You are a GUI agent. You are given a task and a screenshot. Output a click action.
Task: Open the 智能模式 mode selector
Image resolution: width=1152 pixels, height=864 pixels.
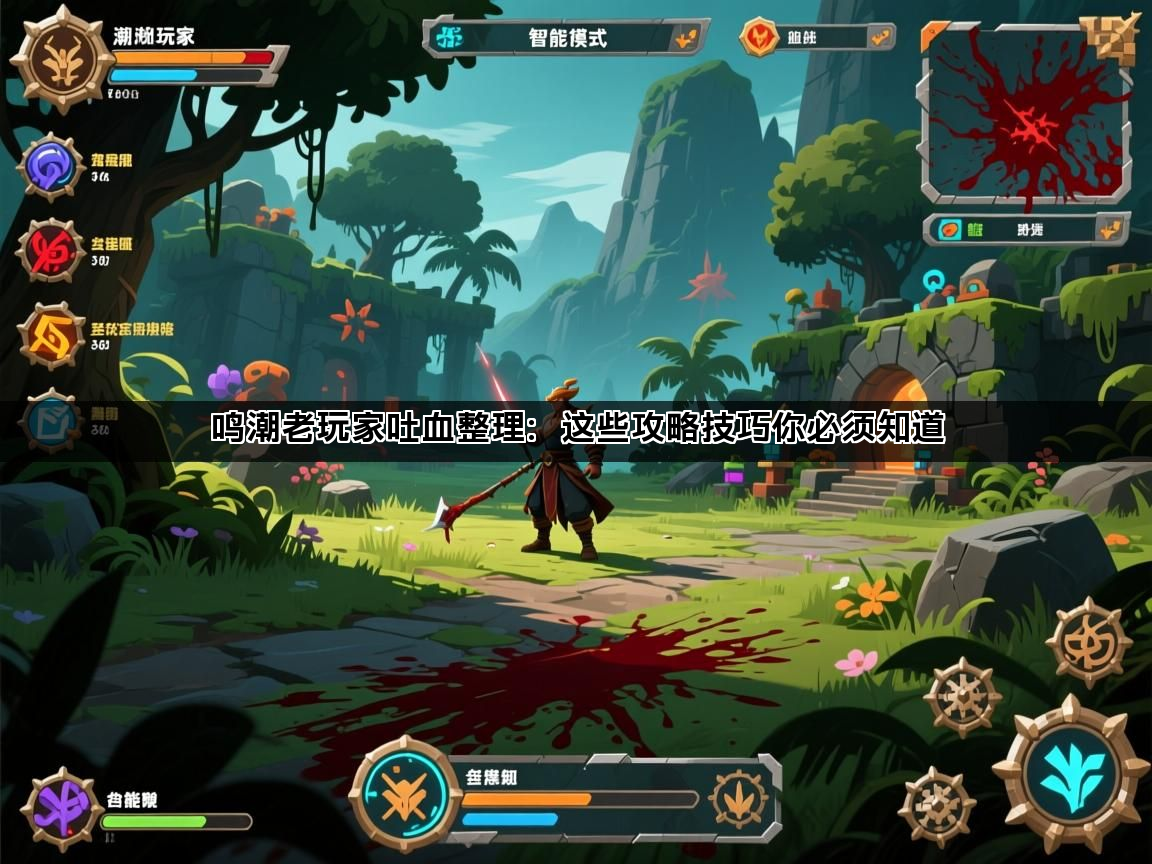point(566,38)
